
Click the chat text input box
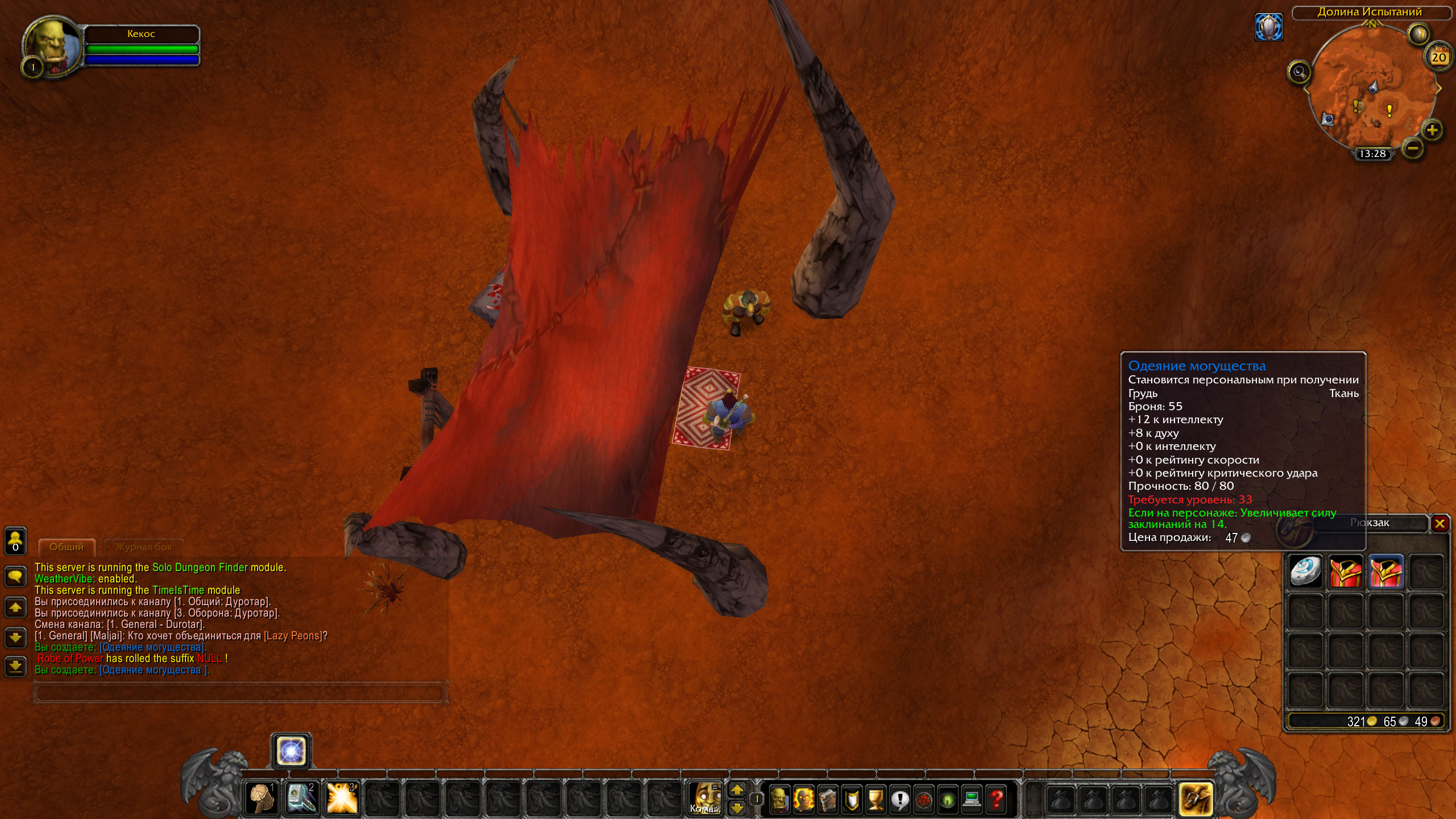pos(239,693)
